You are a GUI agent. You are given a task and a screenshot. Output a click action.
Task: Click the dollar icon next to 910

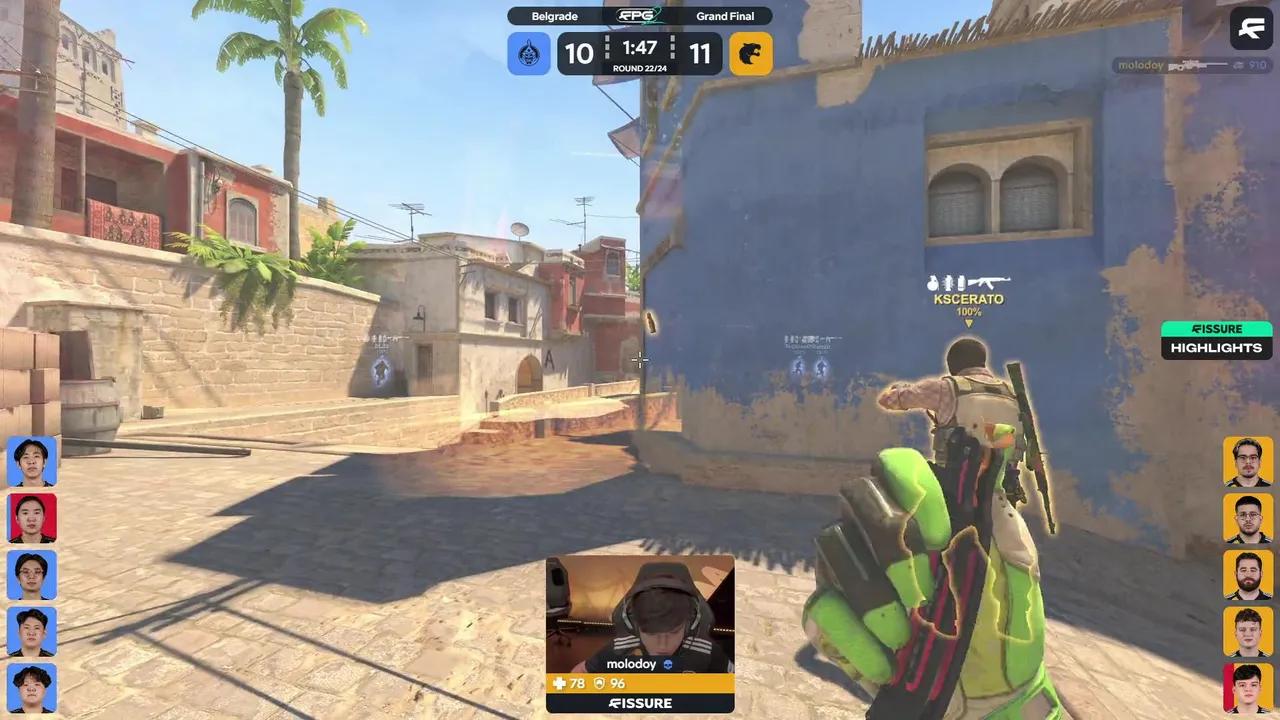(1238, 65)
